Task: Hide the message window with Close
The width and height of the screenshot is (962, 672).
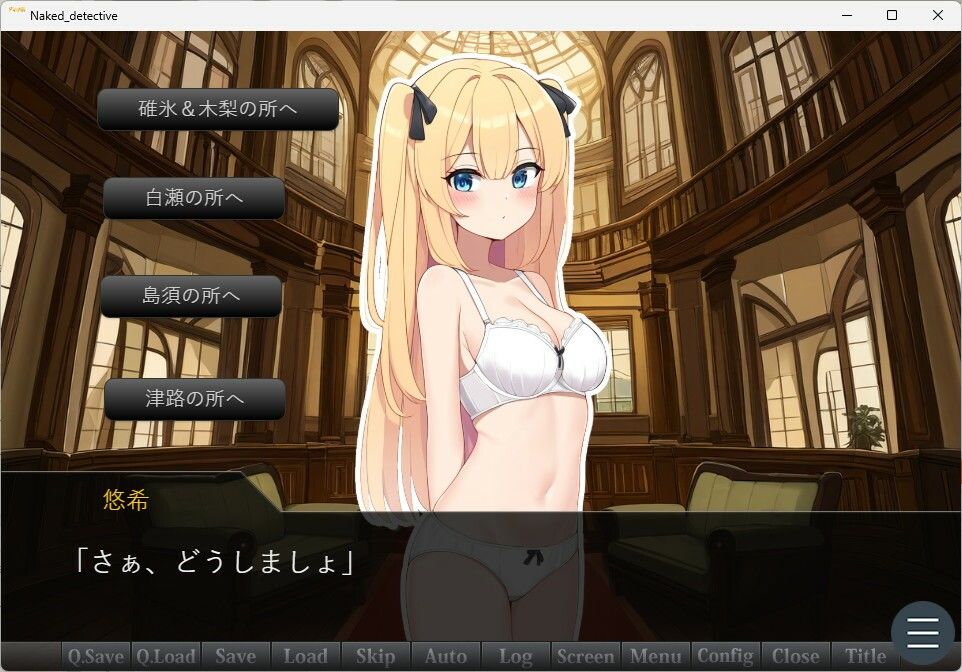Action: 796,656
